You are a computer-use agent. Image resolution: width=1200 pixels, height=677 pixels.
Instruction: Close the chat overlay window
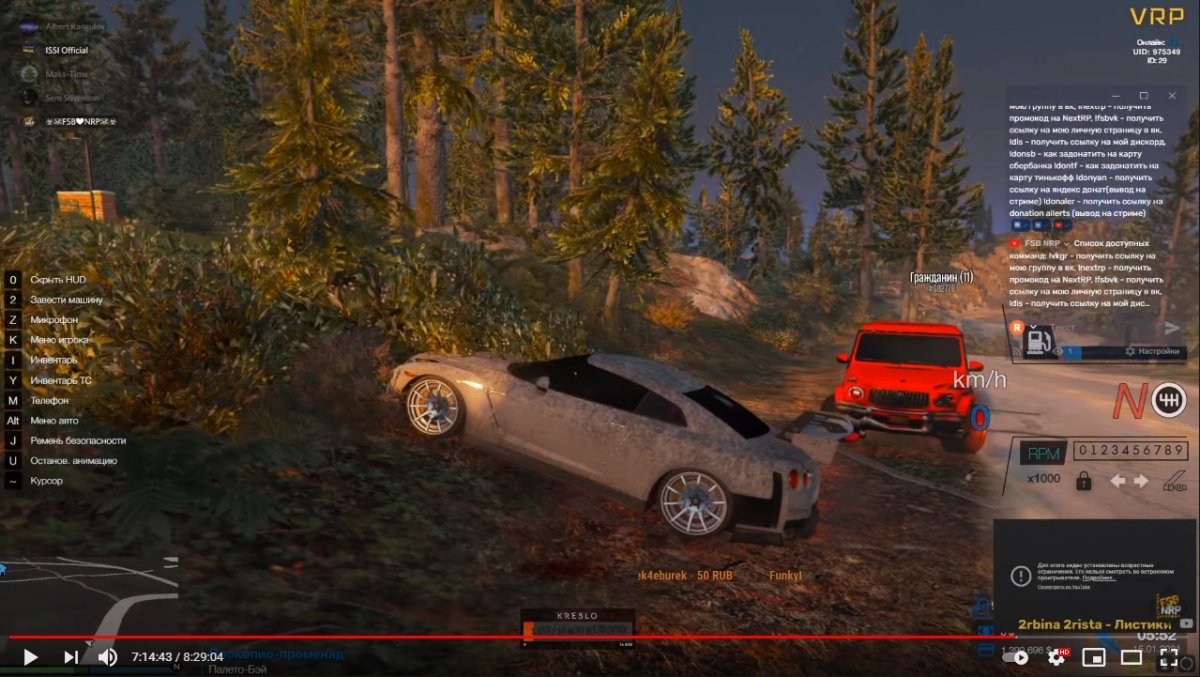[1172, 95]
